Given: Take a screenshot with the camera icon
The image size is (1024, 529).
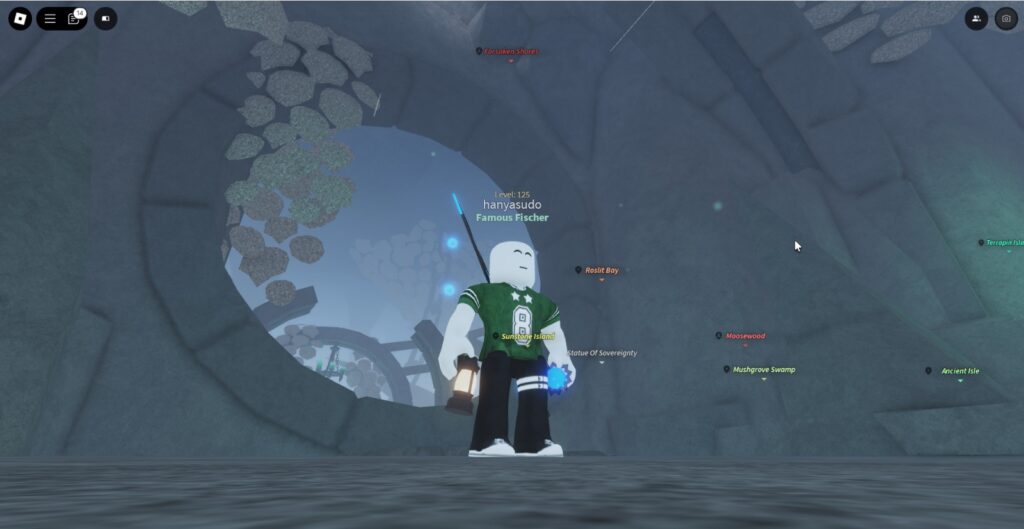Looking at the screenshot, I should 1005,19.
